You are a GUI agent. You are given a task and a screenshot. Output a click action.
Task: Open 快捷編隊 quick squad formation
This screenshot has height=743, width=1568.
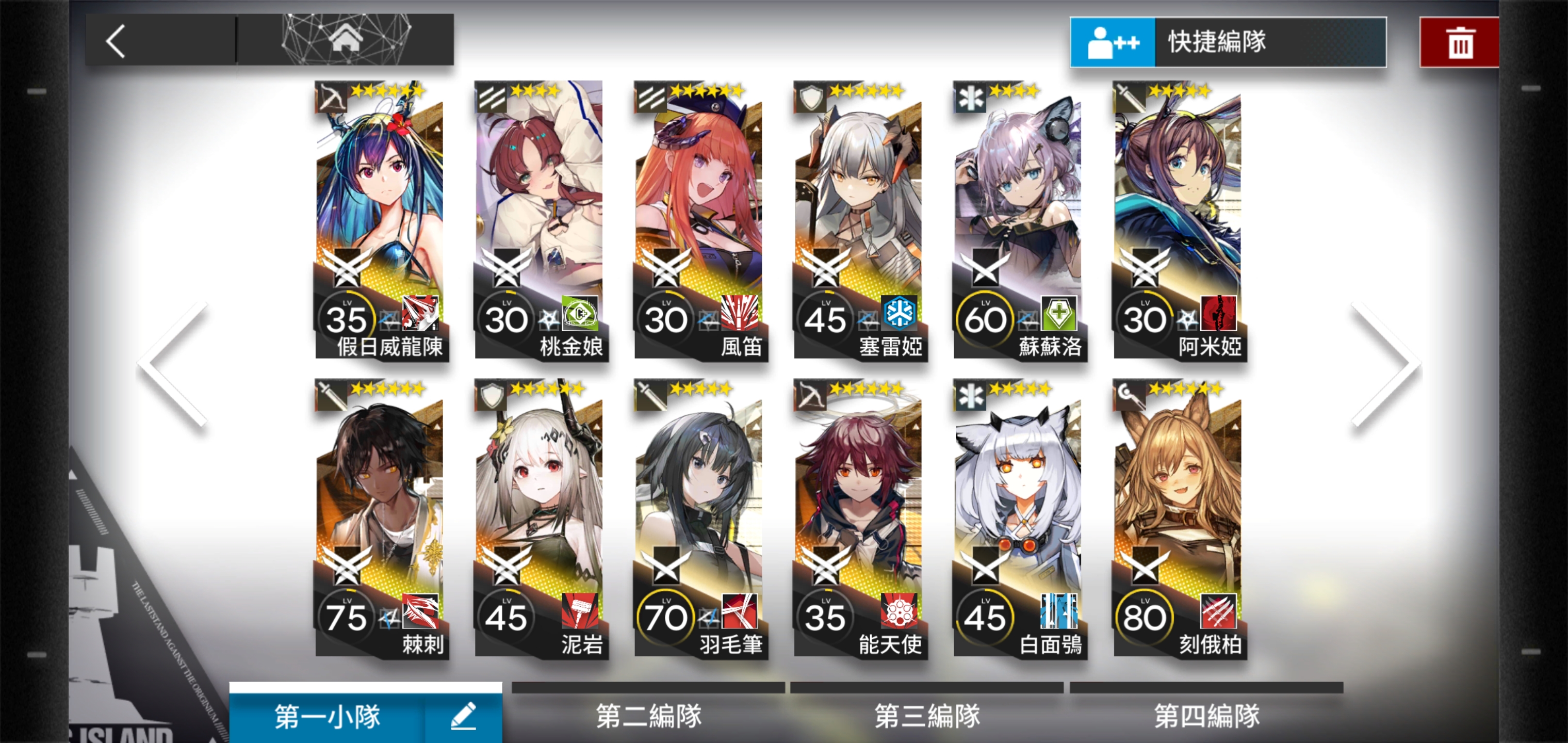(x=1228, y=42)
